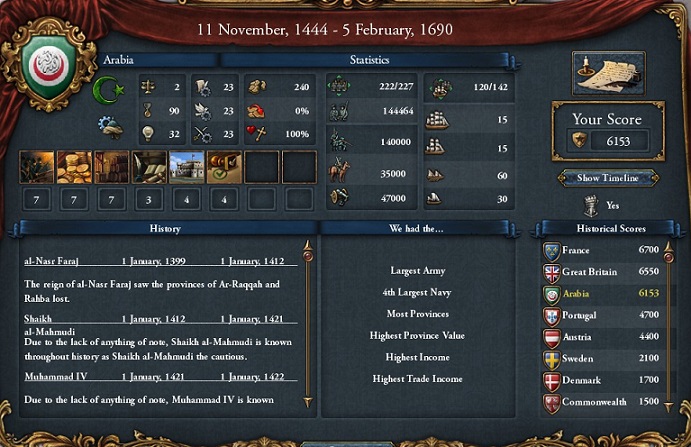Select the Muhammad IV history entry
The image size is (691, 447).
tap(160, 378)
